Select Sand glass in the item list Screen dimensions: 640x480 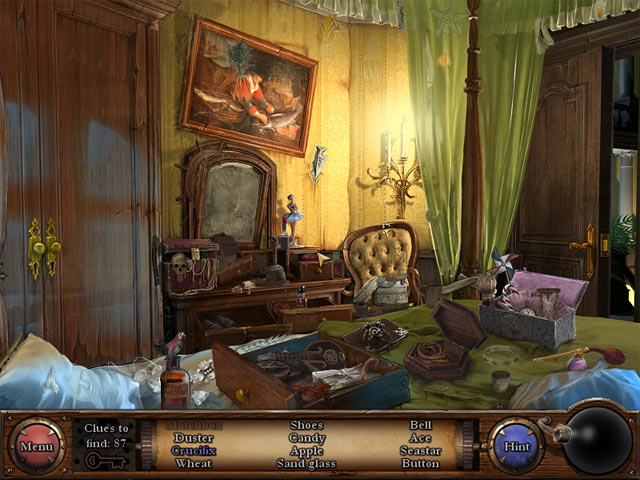coord(306,464)
